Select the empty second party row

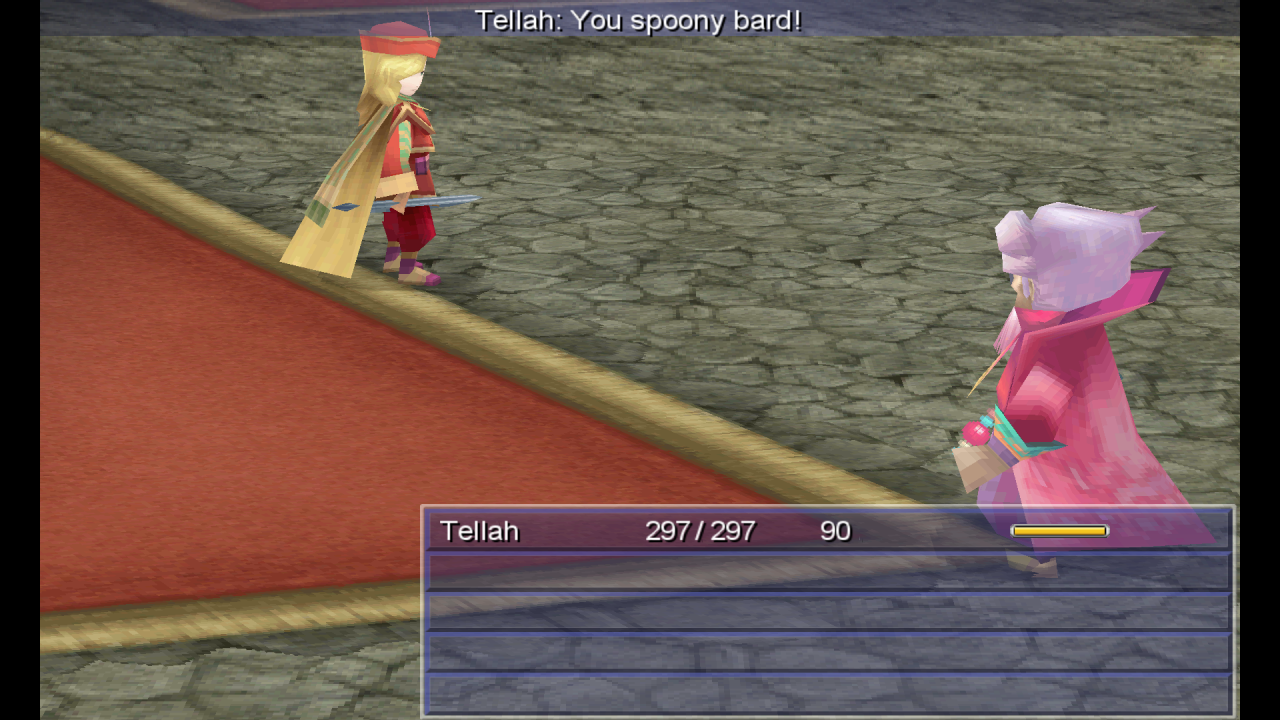point(828,571)
